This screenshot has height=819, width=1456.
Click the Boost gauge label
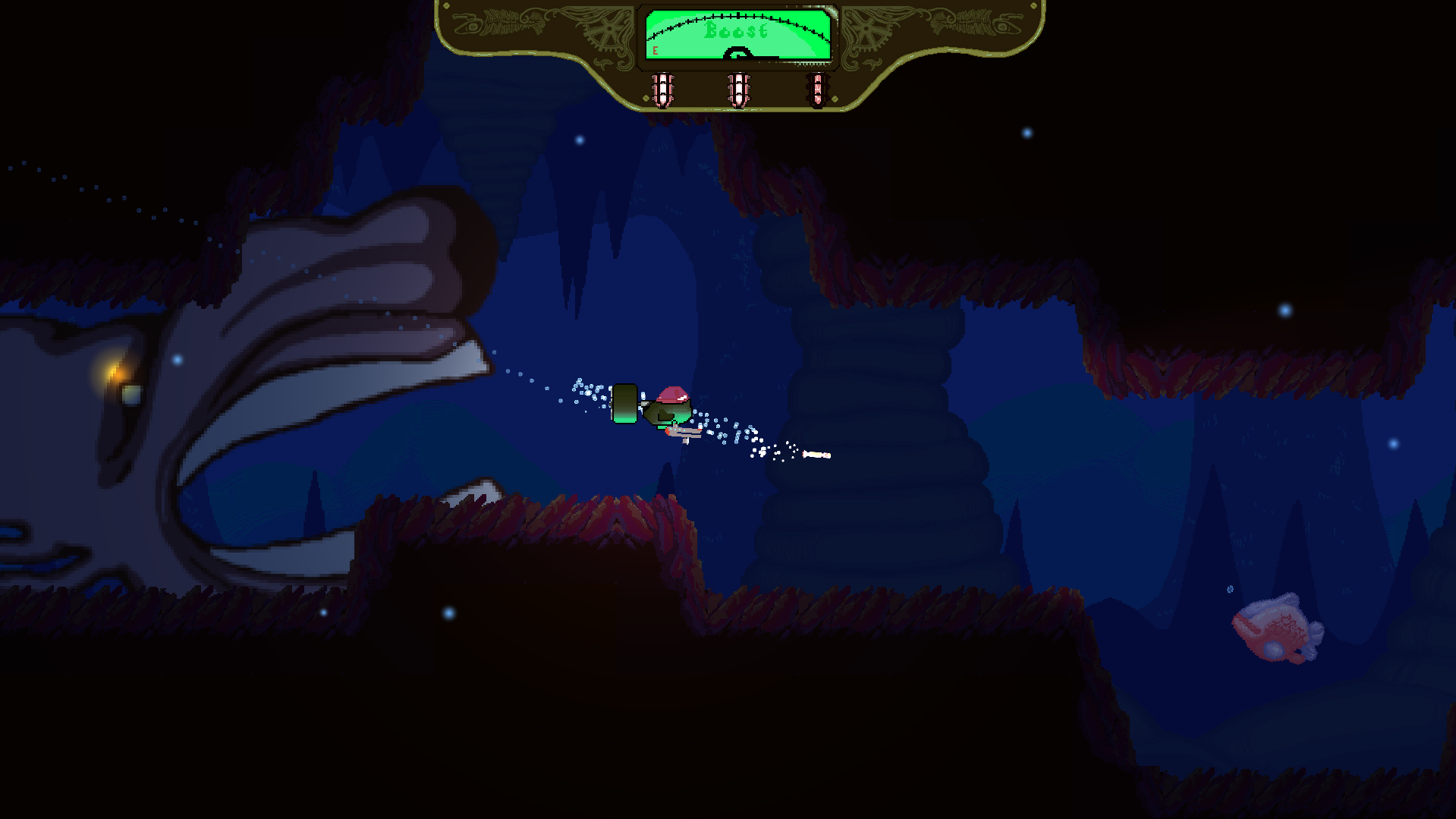coord(736,30)
